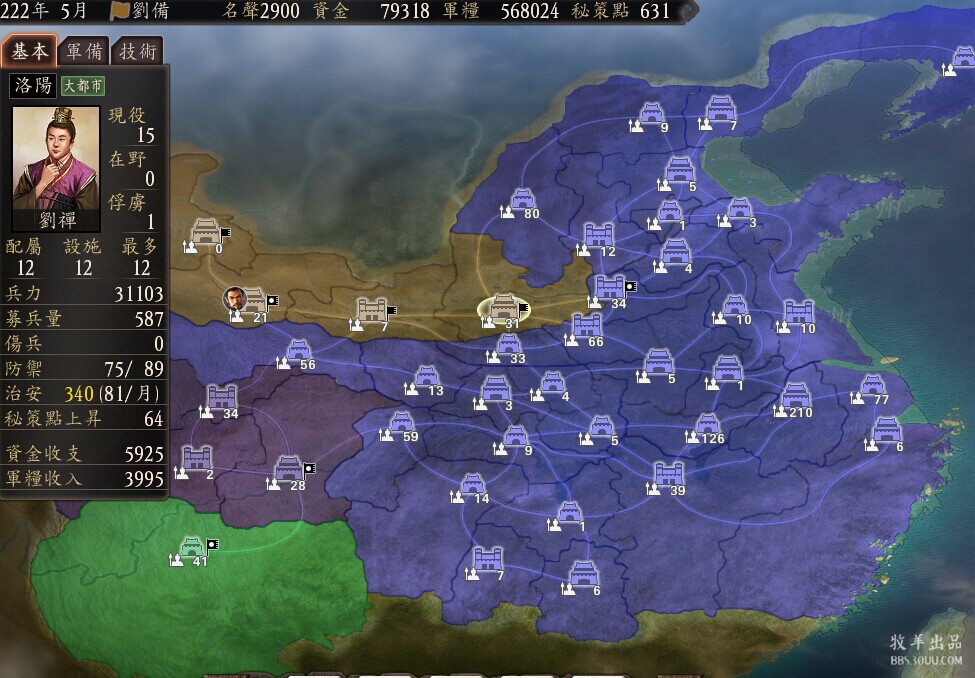Choose the city showing 80 troops
This screenshot has height=678, width=975.
522,201
